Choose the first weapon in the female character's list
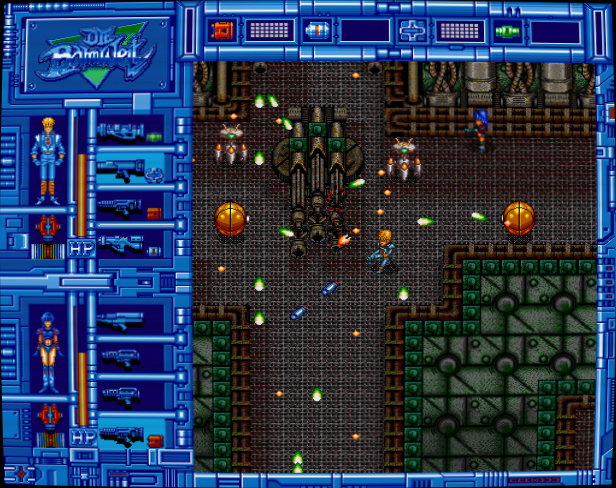 click(122, 321)
